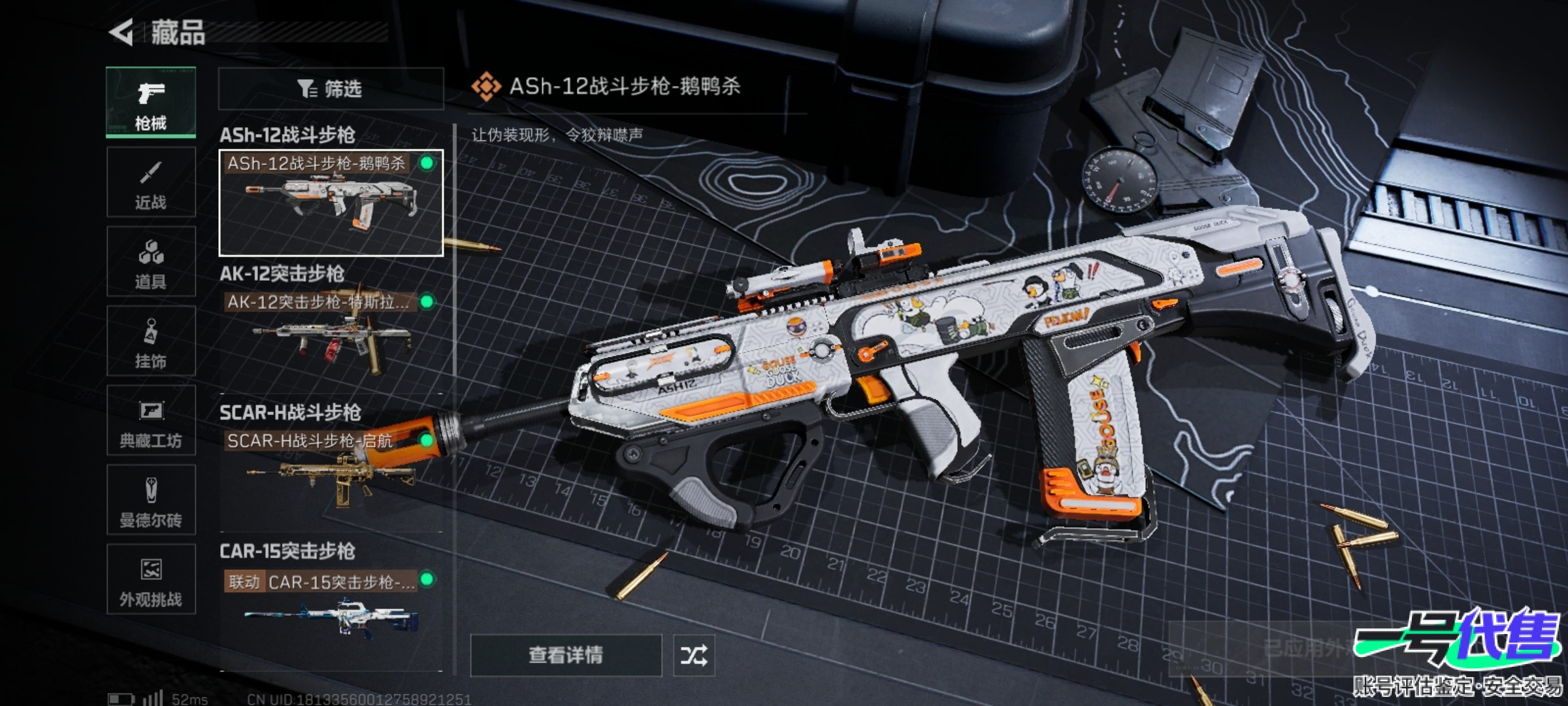Show the 挂饰 charms category

point(151,341)
